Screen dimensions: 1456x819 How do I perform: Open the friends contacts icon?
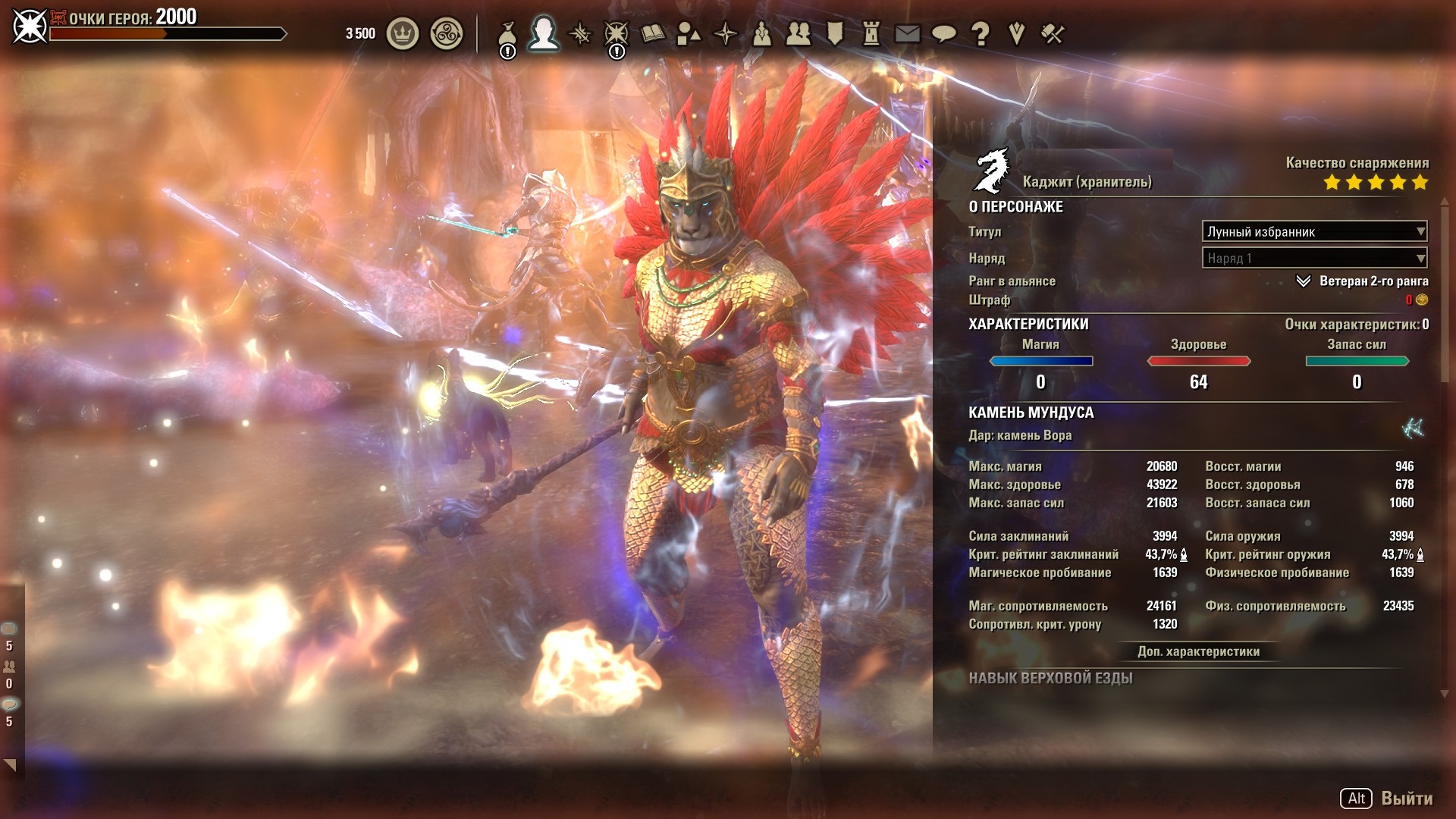pyautogui.click(x=798, y=34)
